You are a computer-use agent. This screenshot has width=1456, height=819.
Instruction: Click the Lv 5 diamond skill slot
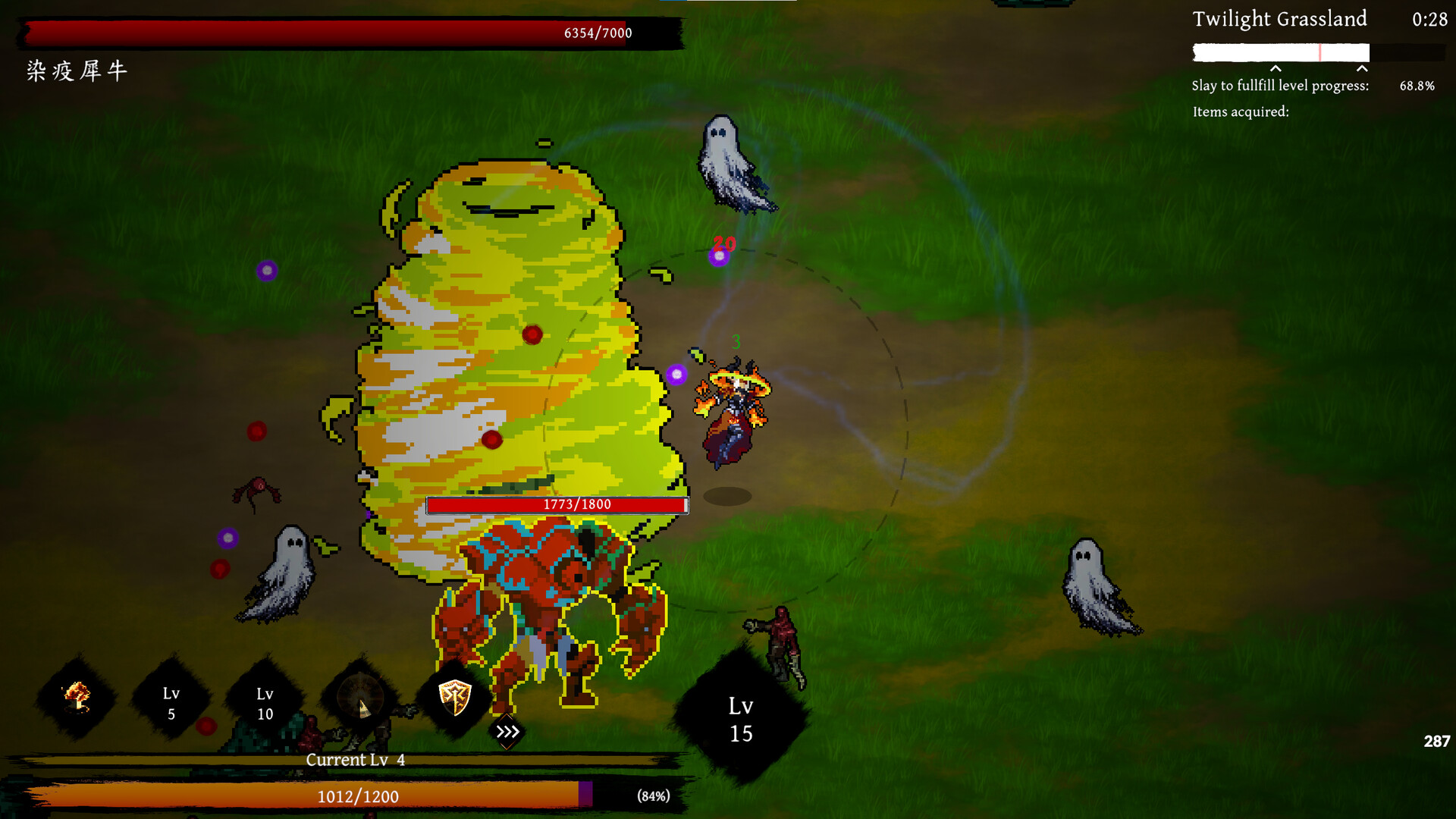coord(171,703)
